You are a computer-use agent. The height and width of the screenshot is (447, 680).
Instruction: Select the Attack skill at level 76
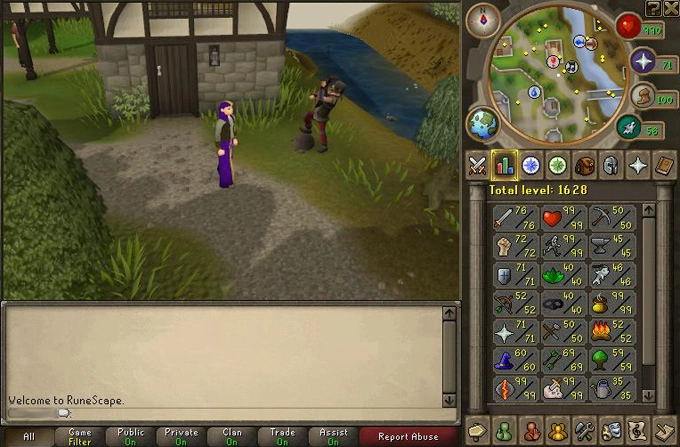pyautogui.click(x=514, y=218)
